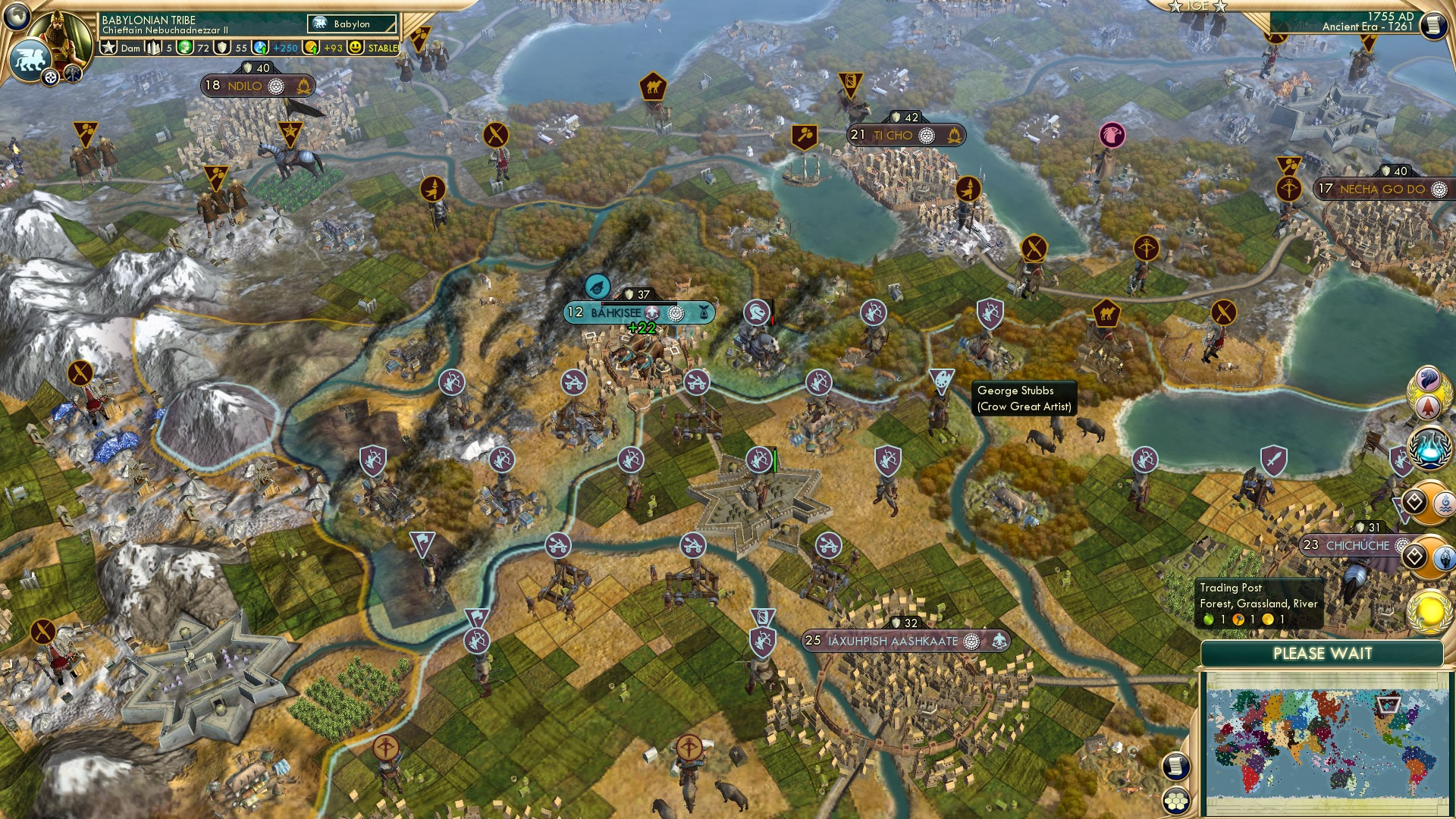The image size is (1456, 819).
Task: Click the Chichúche city banner
Action: pos(1348,544)
